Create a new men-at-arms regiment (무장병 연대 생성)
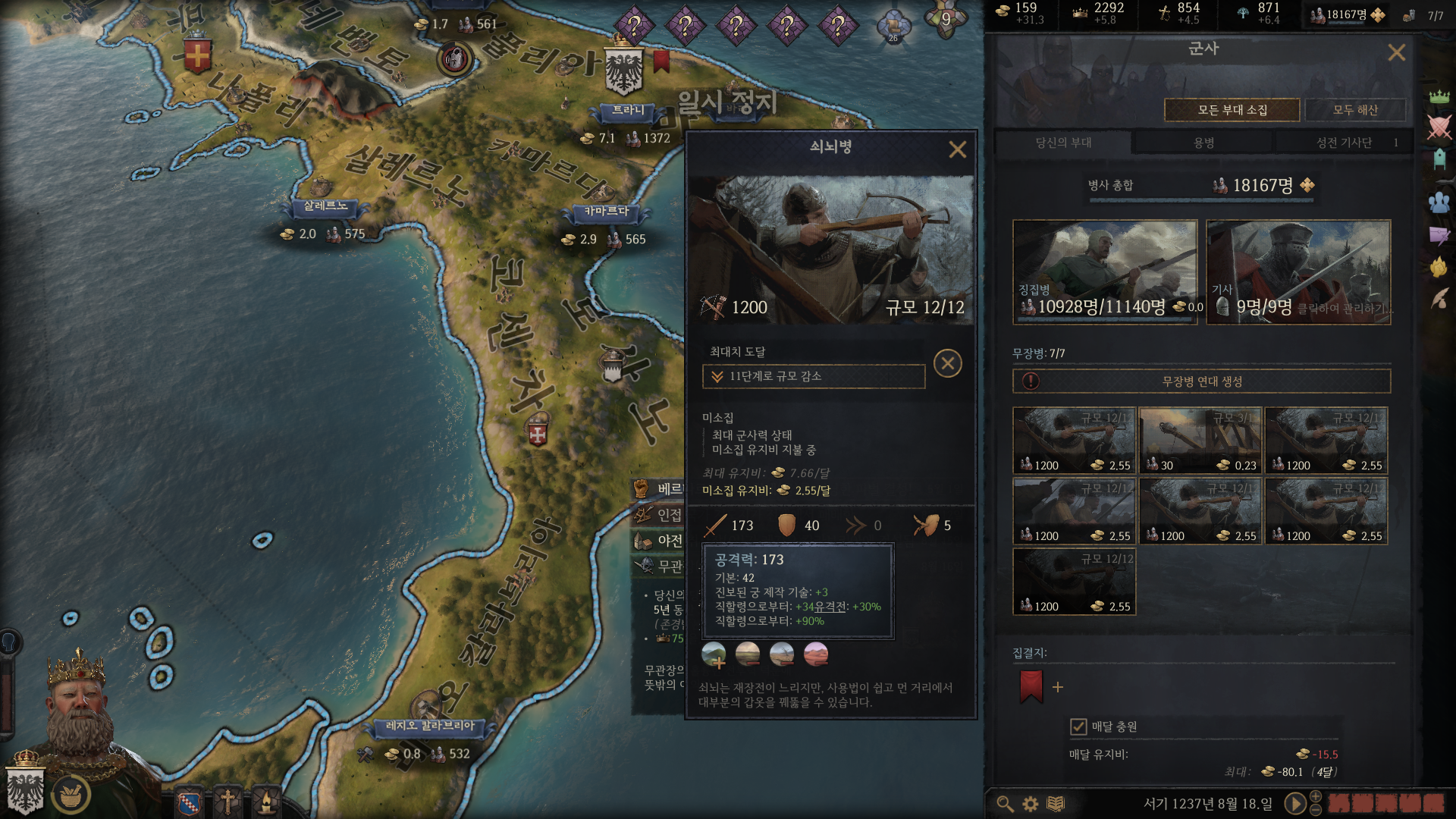Screen dimensions: 1456x819 [x=1201, y=381]
